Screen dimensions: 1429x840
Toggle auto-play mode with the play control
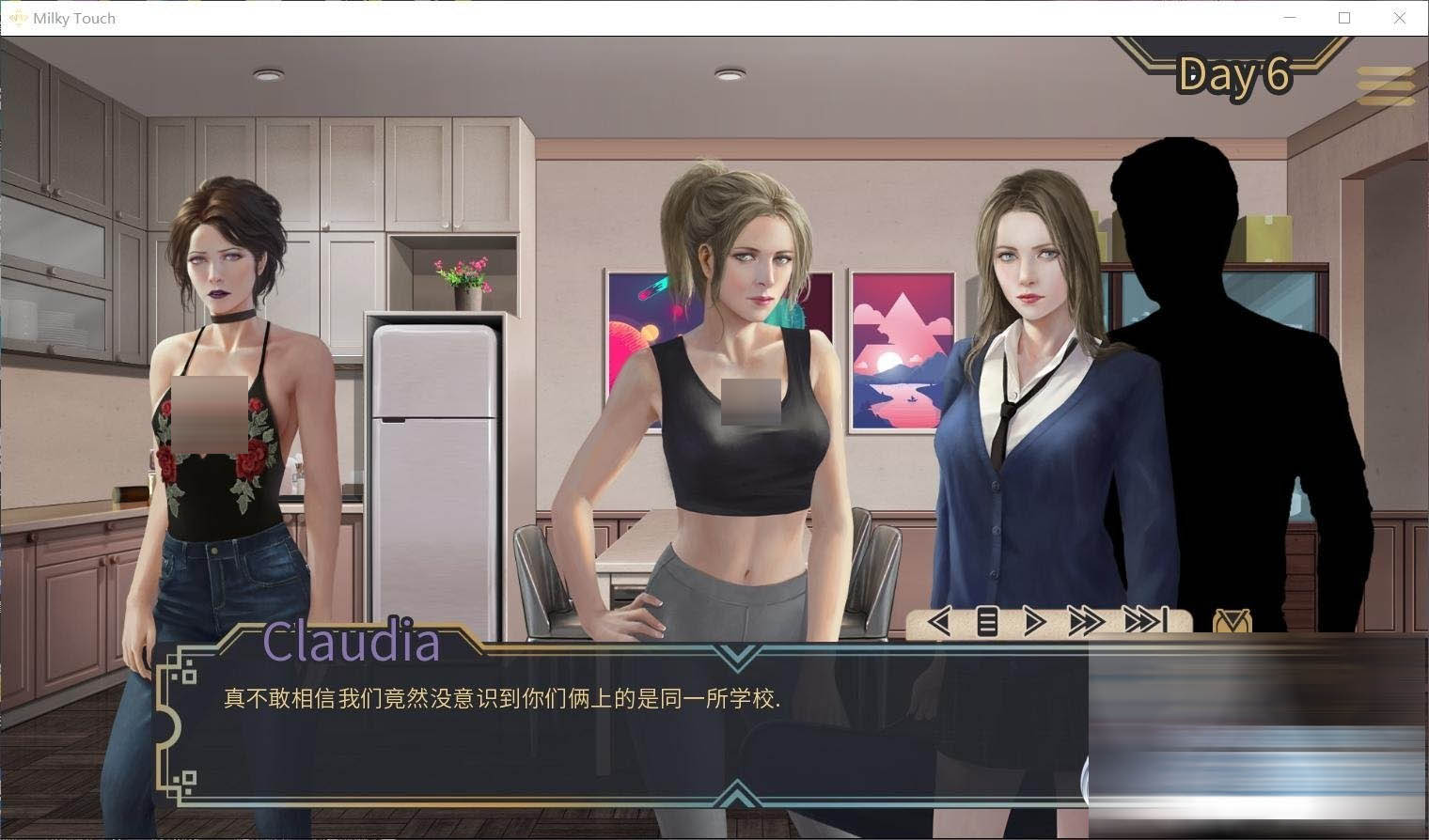click(x=1033, y=620)
